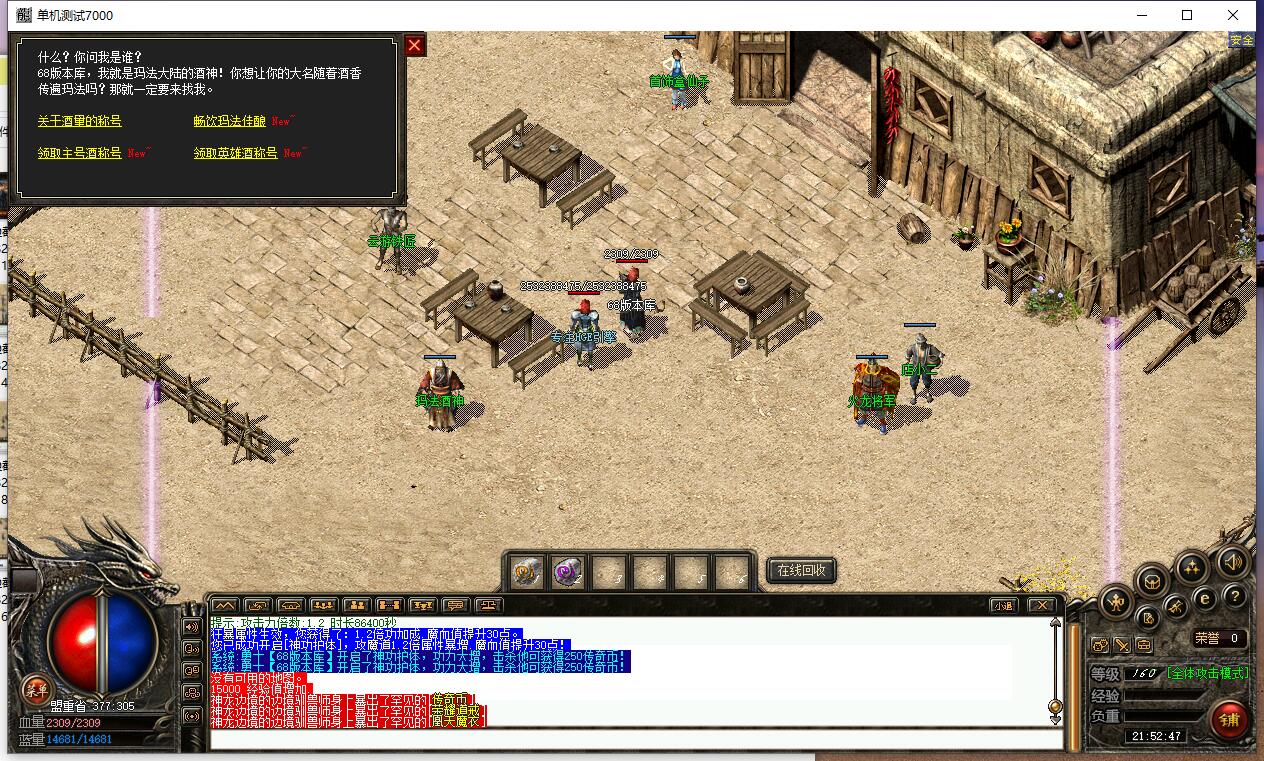Open the 关于酒里的称号 dialogue option
The height and width of the screenshot is (761, 1264).
point(79,121)
